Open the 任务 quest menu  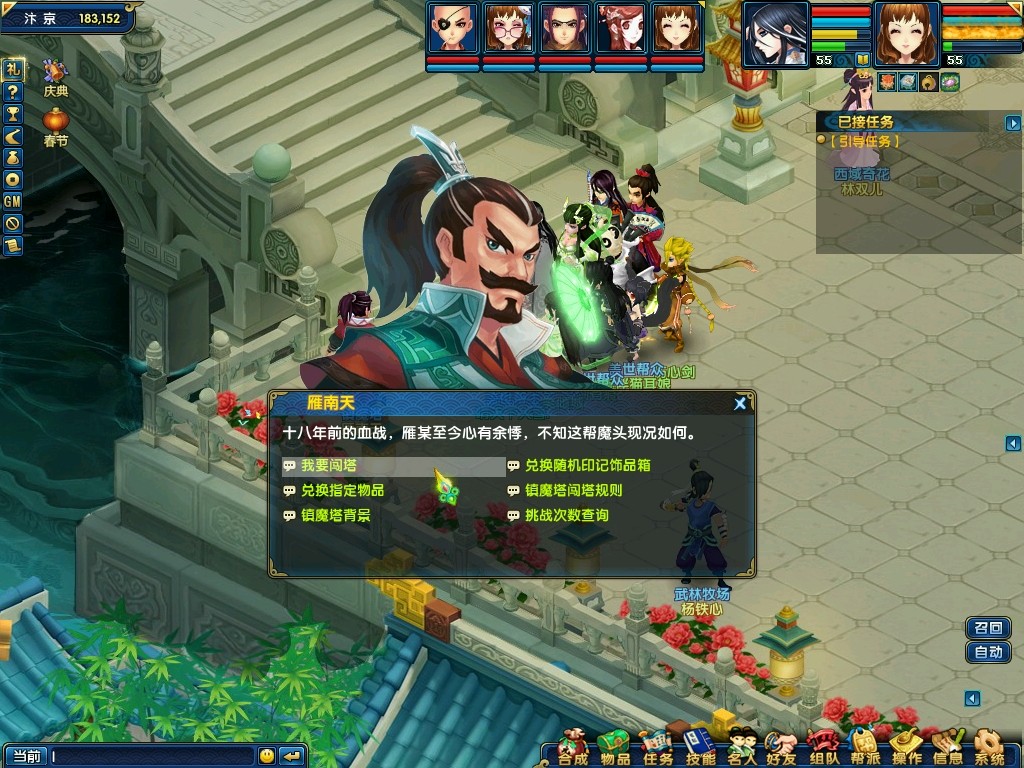657,747
